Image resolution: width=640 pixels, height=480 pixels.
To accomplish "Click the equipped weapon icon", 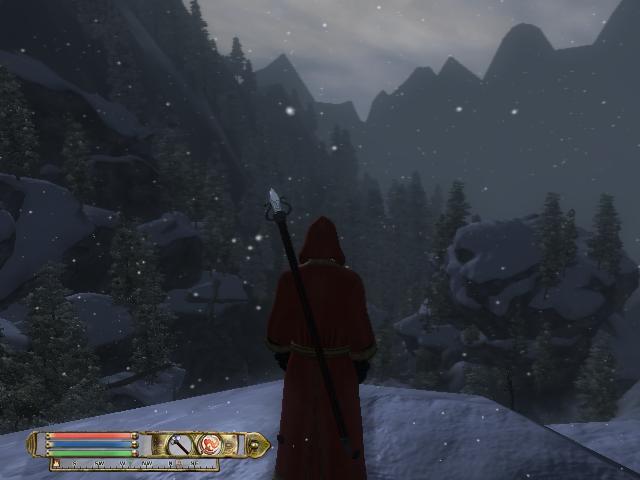I will (x=180, y=443).
